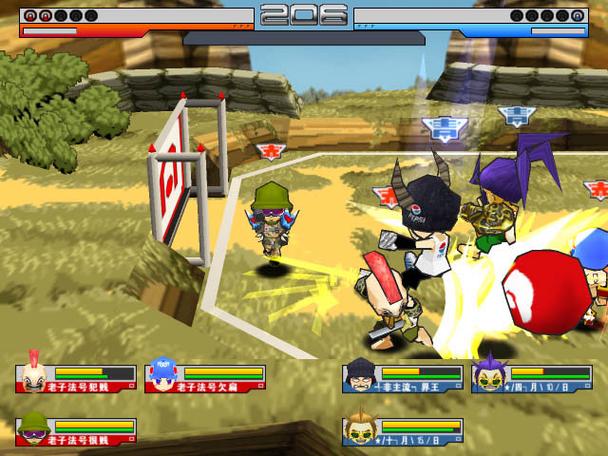Select the black-haired enemy player panel

click(x=402, y=379)
